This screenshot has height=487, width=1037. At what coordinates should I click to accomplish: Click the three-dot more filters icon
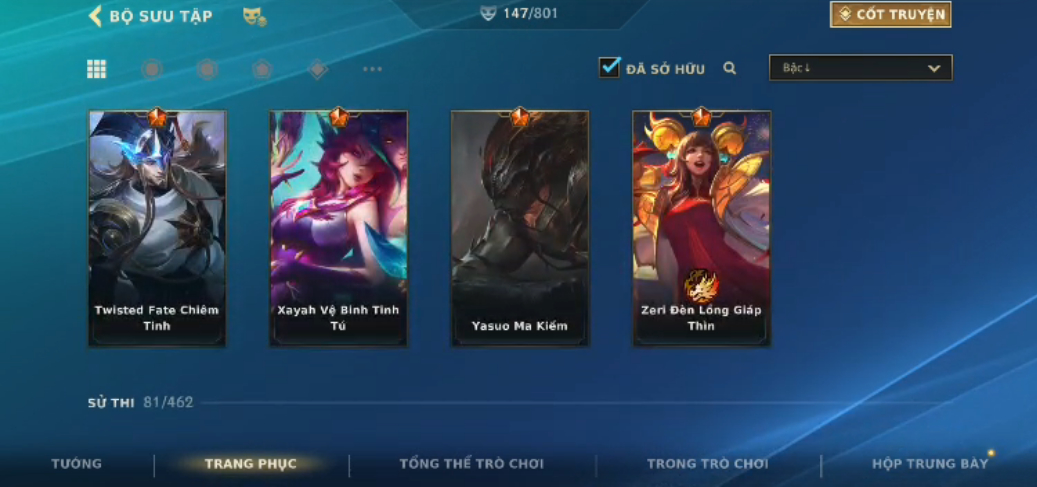pos(373,70)
